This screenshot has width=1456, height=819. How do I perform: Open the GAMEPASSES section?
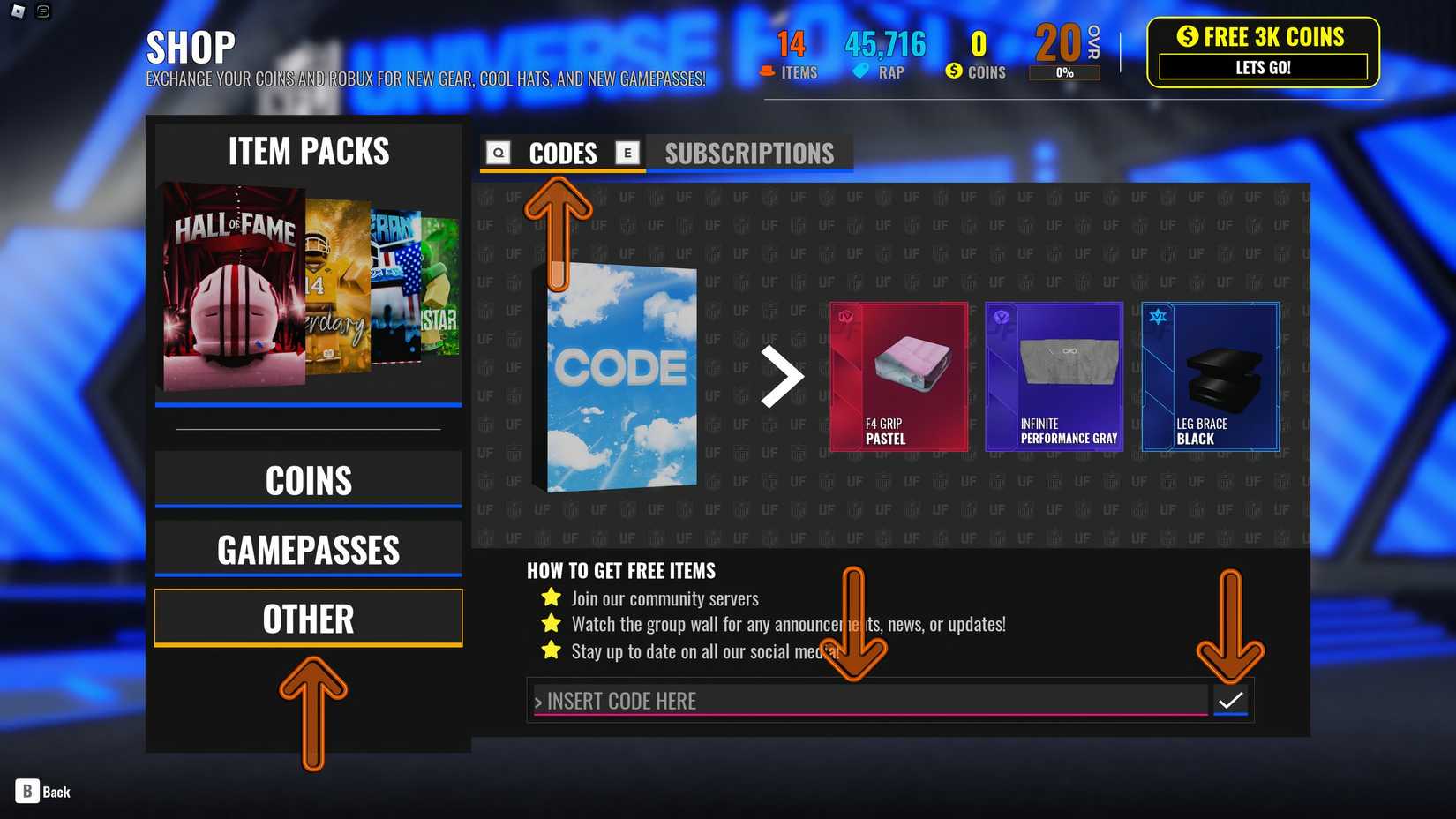308,549
